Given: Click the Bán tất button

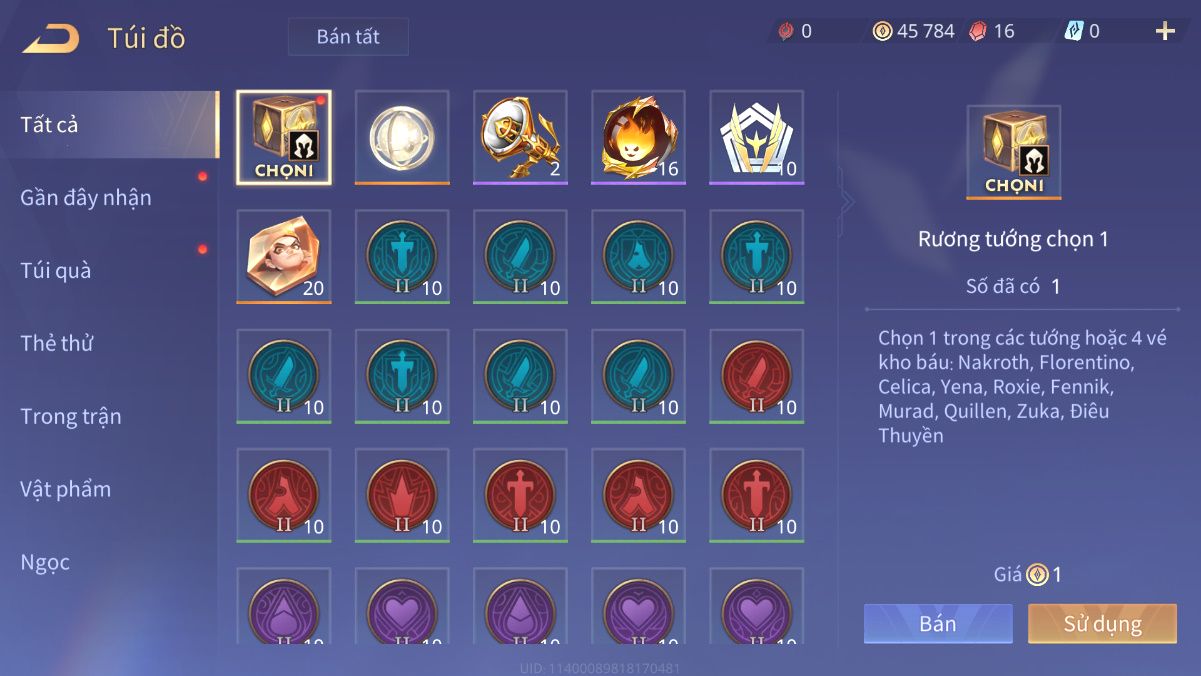Looking at the screenshot, I should click(348, 37).
